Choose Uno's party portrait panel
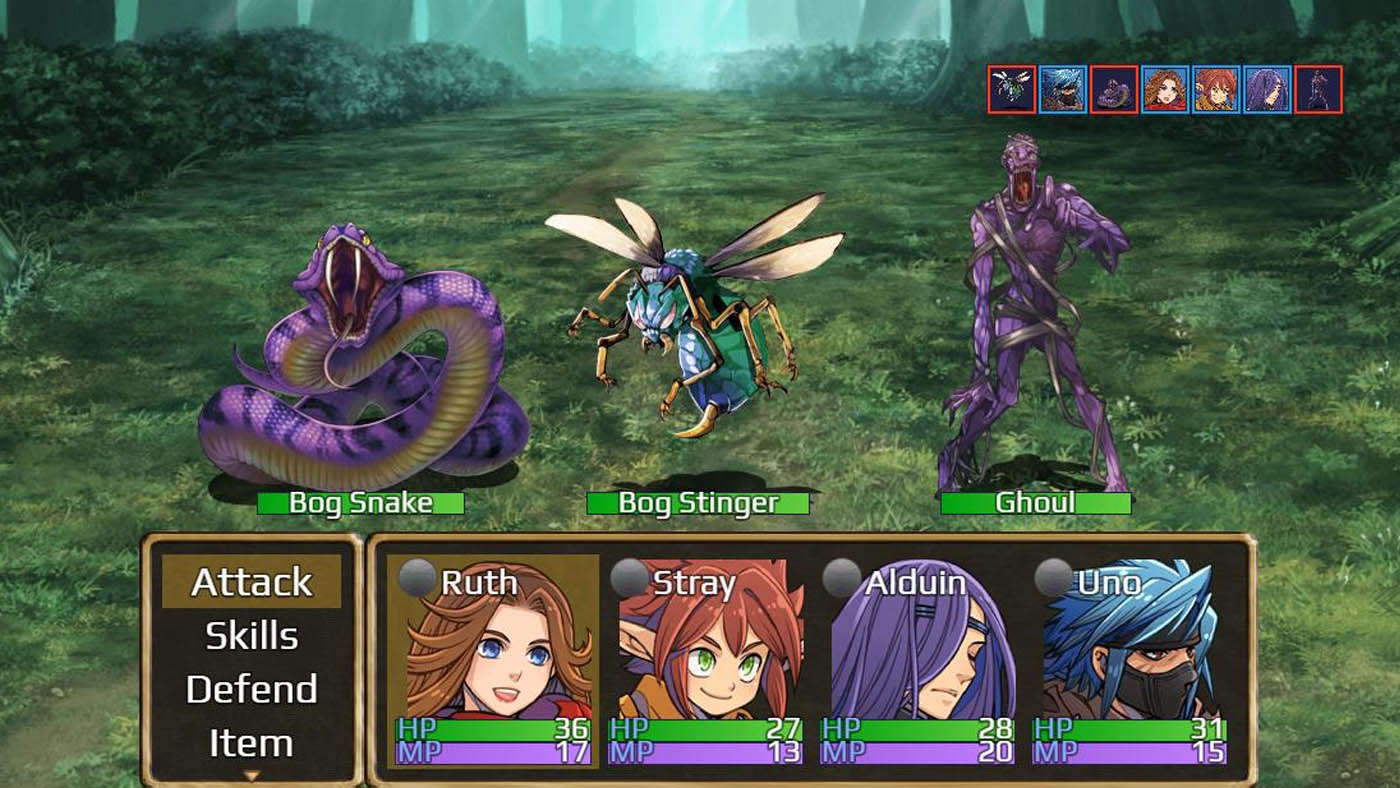Image resolution: width=1400 pixels, height=788 pixels. [1130, 661]
